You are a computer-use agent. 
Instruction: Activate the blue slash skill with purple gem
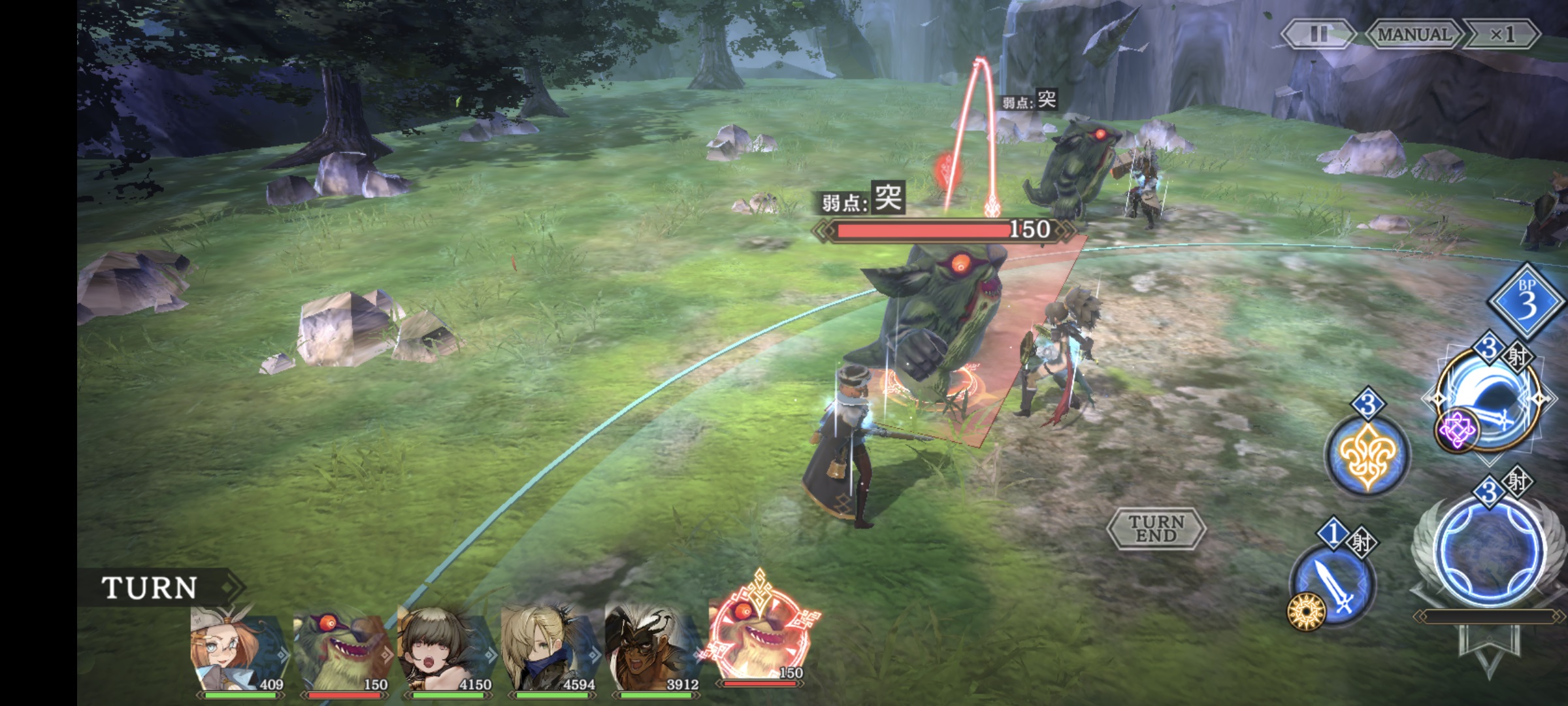[1490, 399]
